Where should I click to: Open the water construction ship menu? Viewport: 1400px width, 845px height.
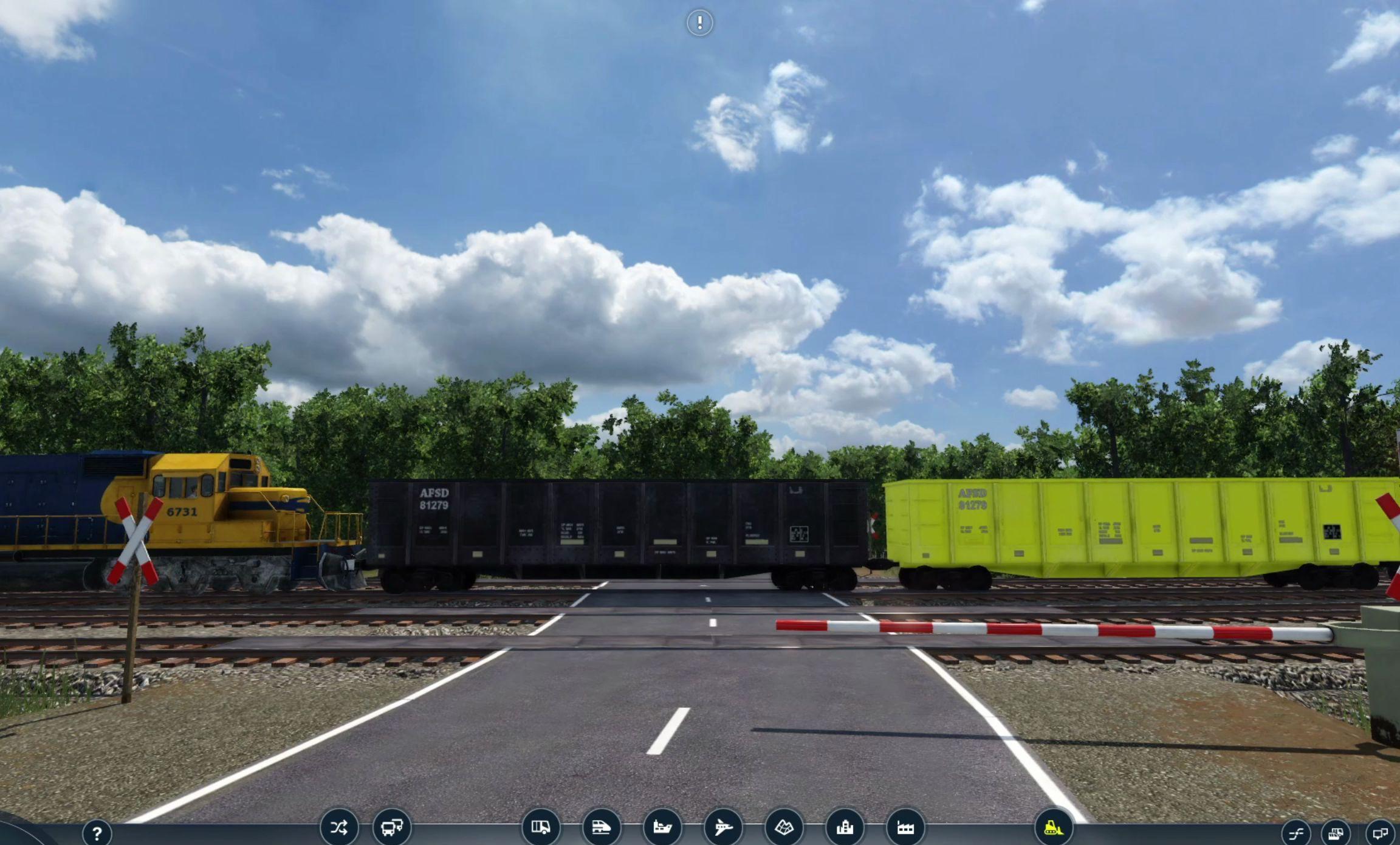662,827
